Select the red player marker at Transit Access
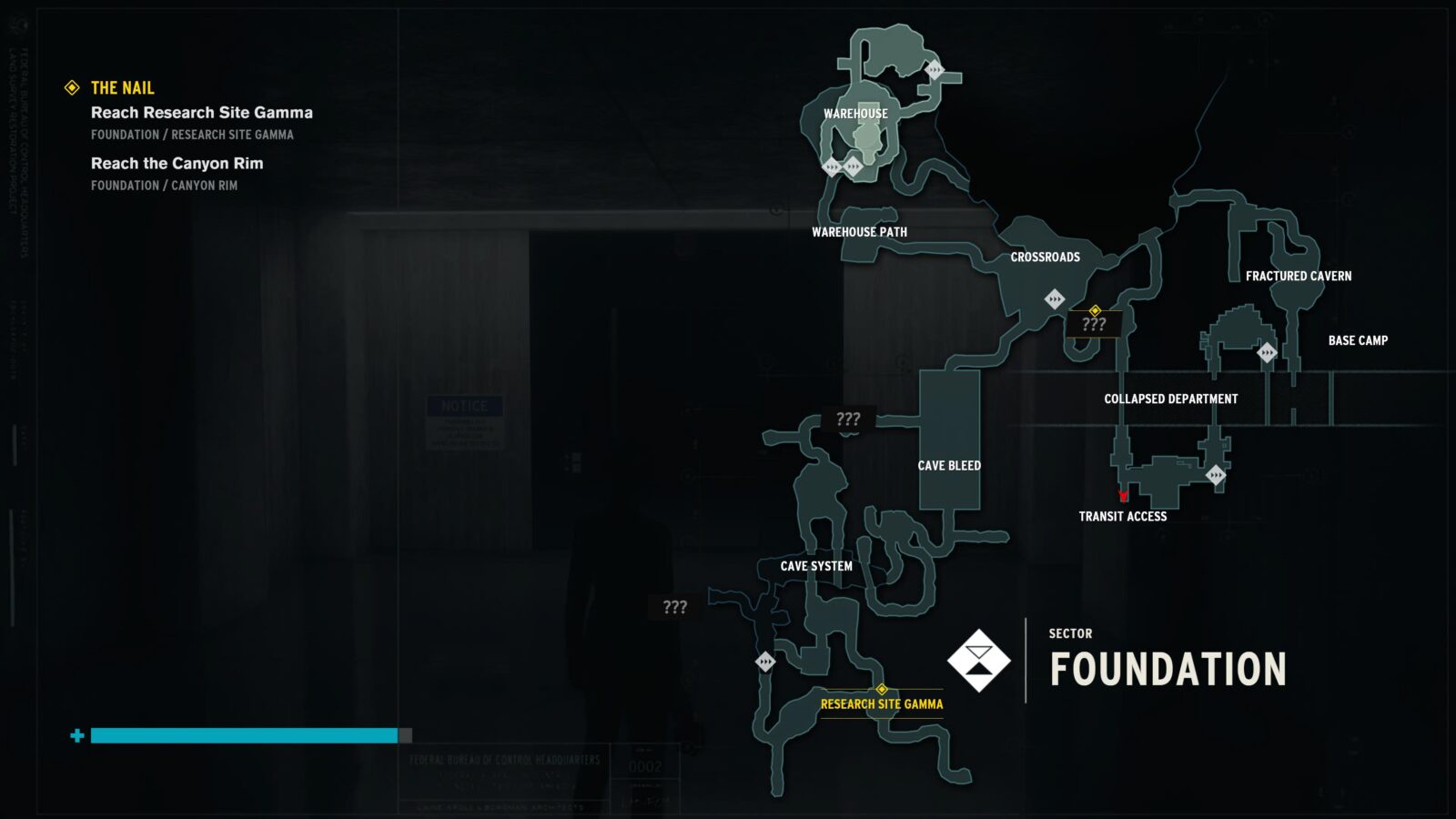Viewport: 1456px width, 819px height. click(x=1123, y=496)
